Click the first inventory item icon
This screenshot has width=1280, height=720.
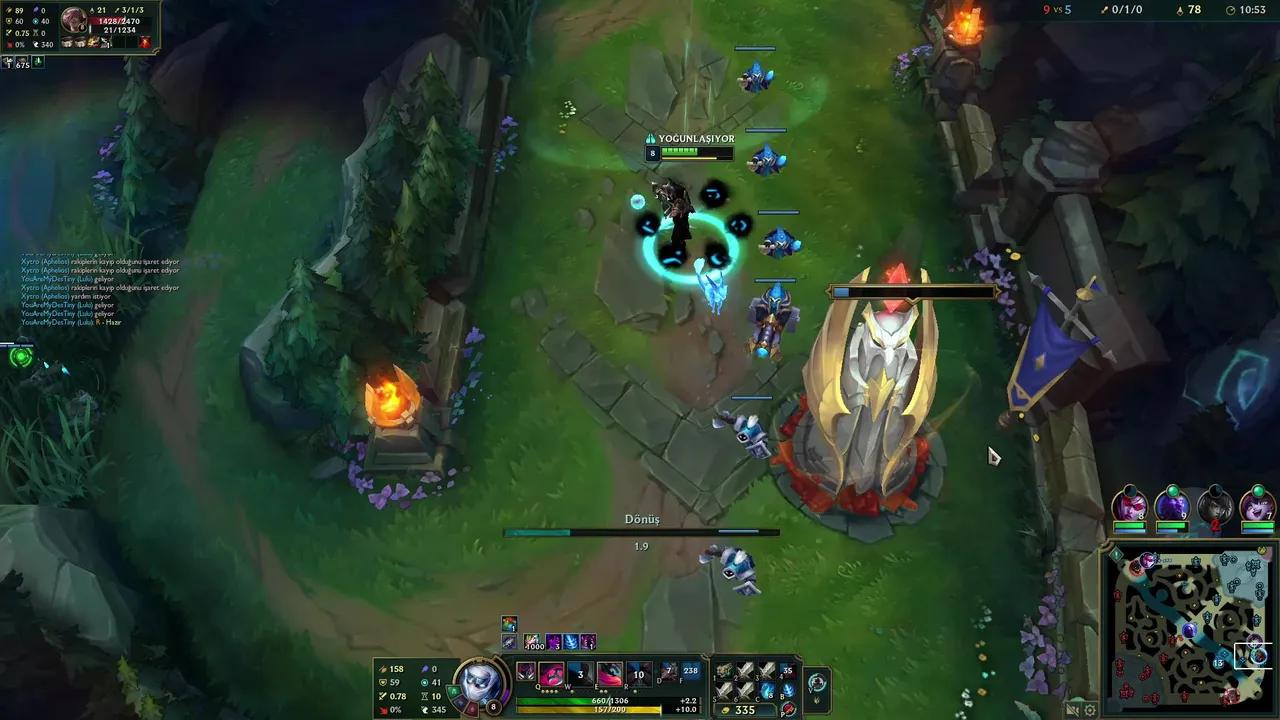pyautogui.click(x=723, y=671)
